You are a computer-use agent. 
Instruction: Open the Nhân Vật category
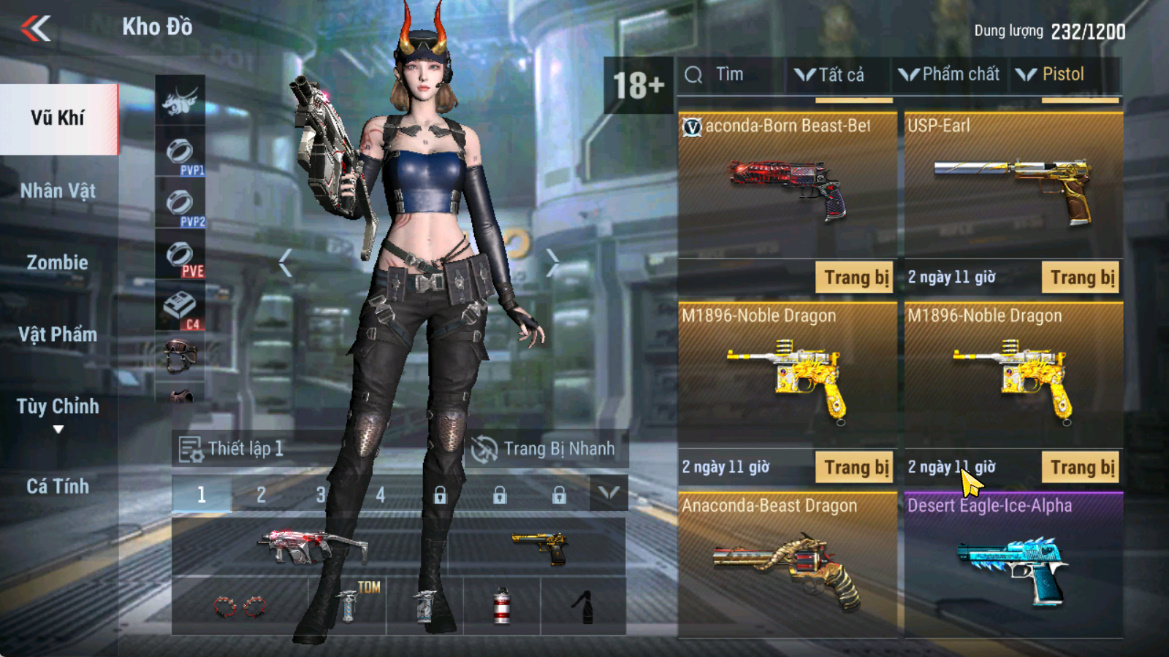[x=57, y=191]
